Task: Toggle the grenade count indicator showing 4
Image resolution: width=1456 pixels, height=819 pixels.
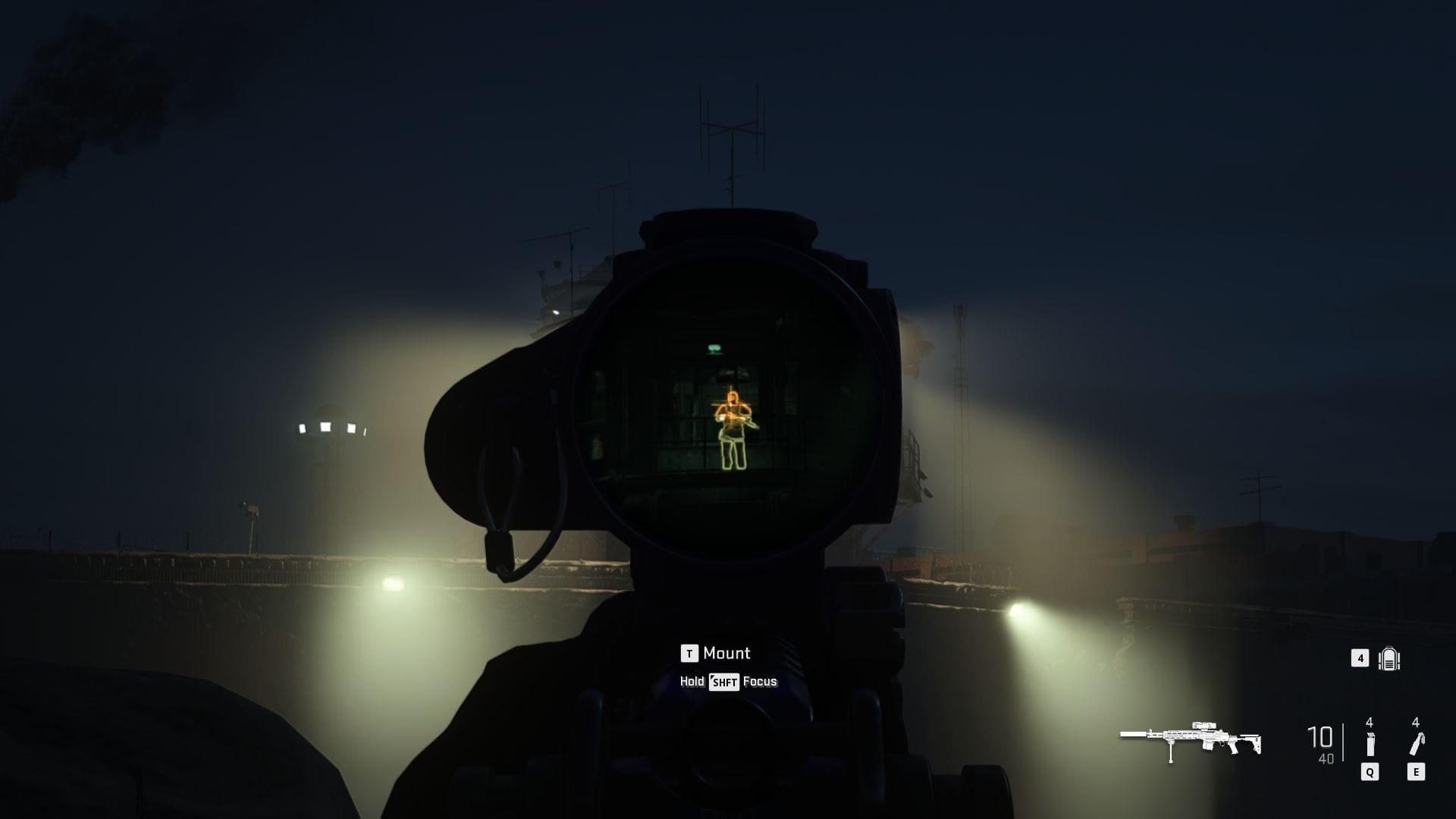Action: point(1415,723)
